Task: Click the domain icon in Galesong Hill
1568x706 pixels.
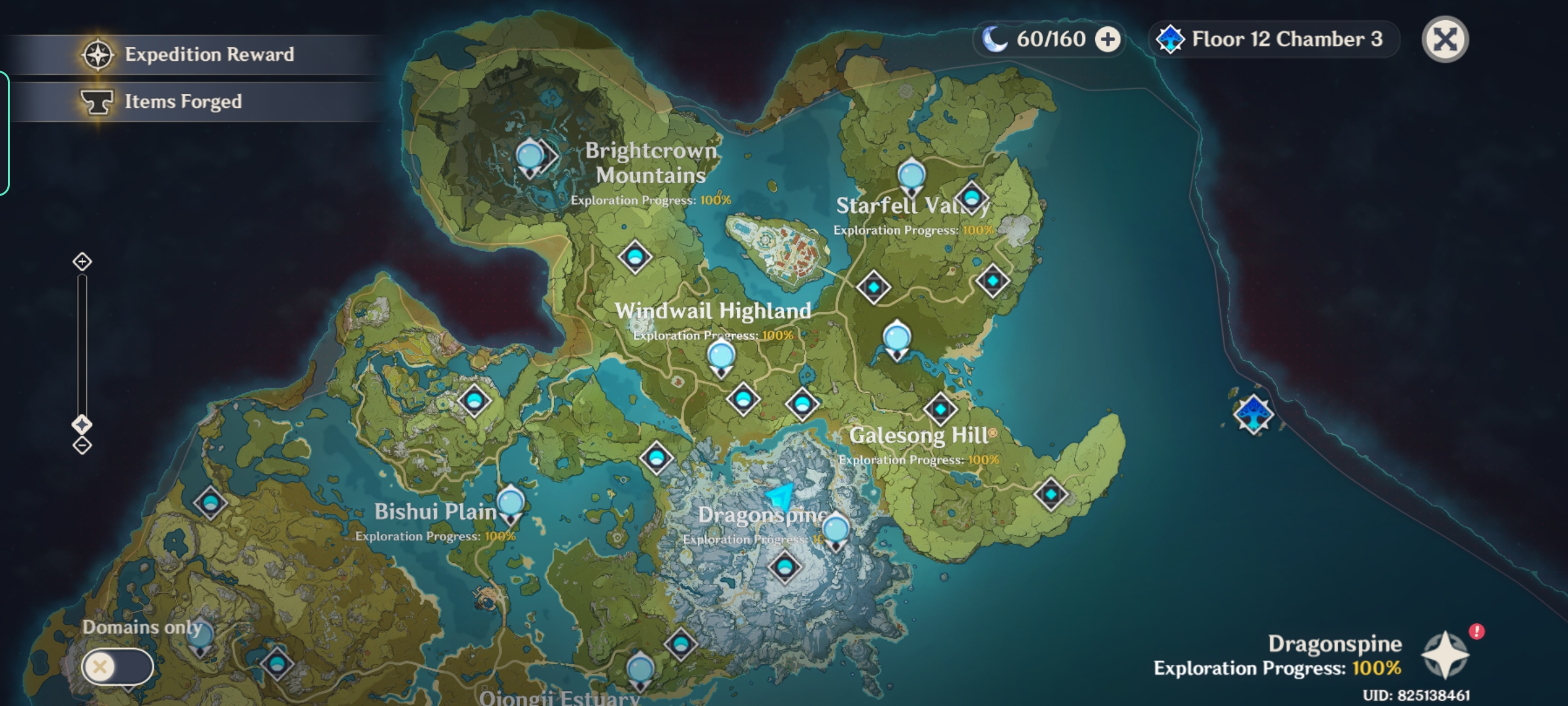Action: pos(939,408)
